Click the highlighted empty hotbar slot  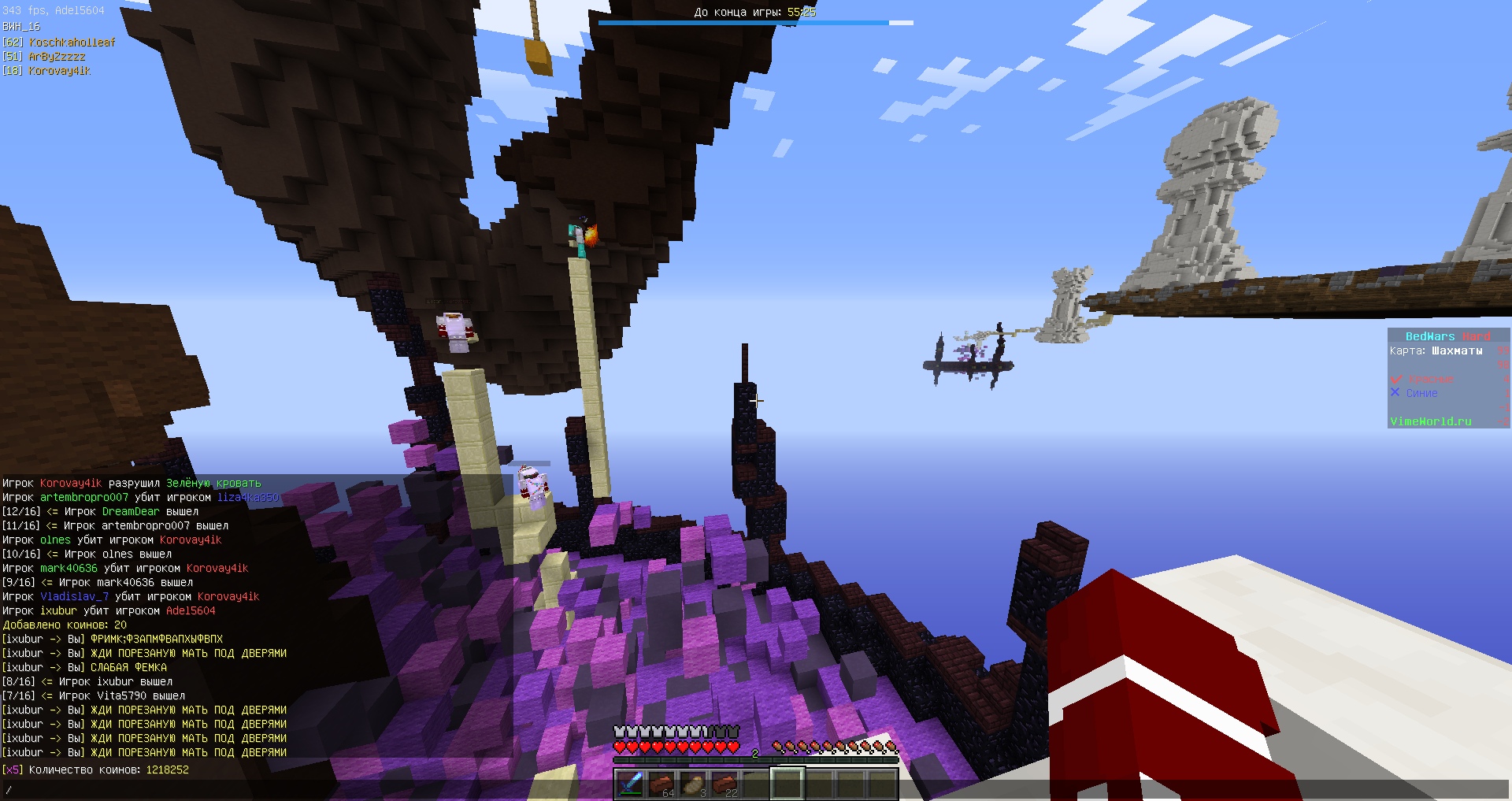(787, 784)
